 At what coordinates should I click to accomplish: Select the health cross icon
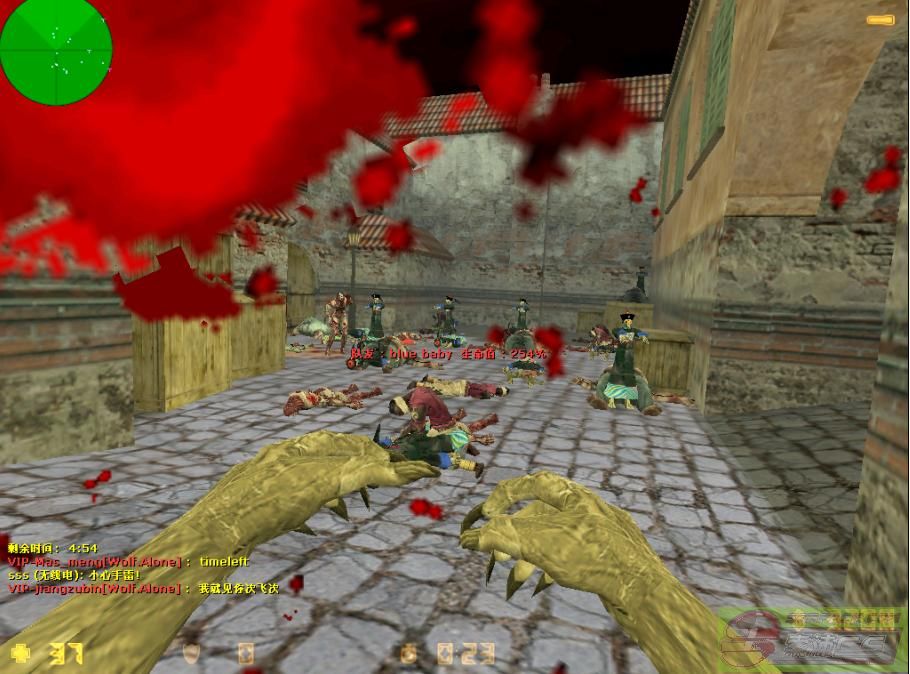pos(21,654)
